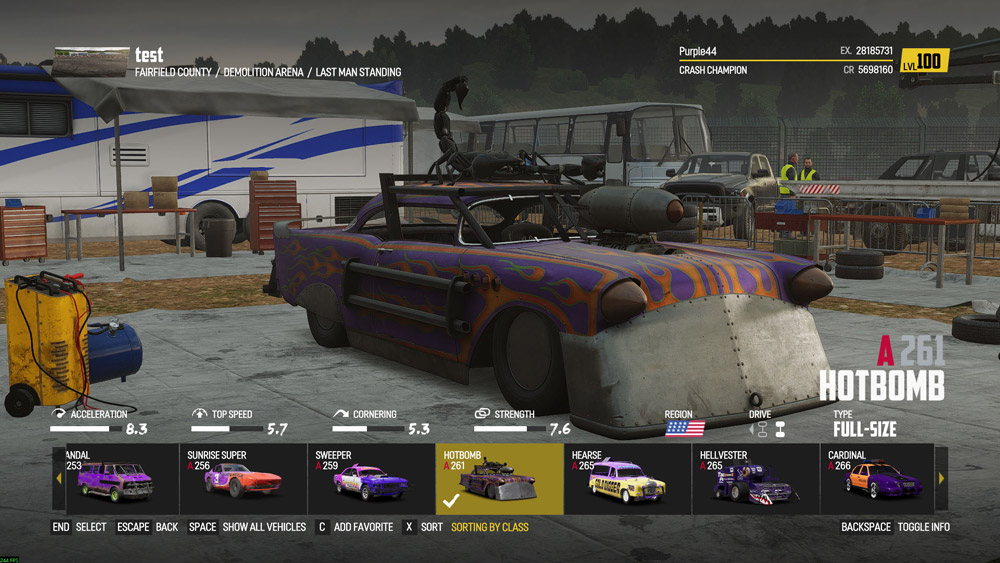Pick the Hearse vehicle tile
Viewport: 1000px width, 563px height.
(627, 479)
